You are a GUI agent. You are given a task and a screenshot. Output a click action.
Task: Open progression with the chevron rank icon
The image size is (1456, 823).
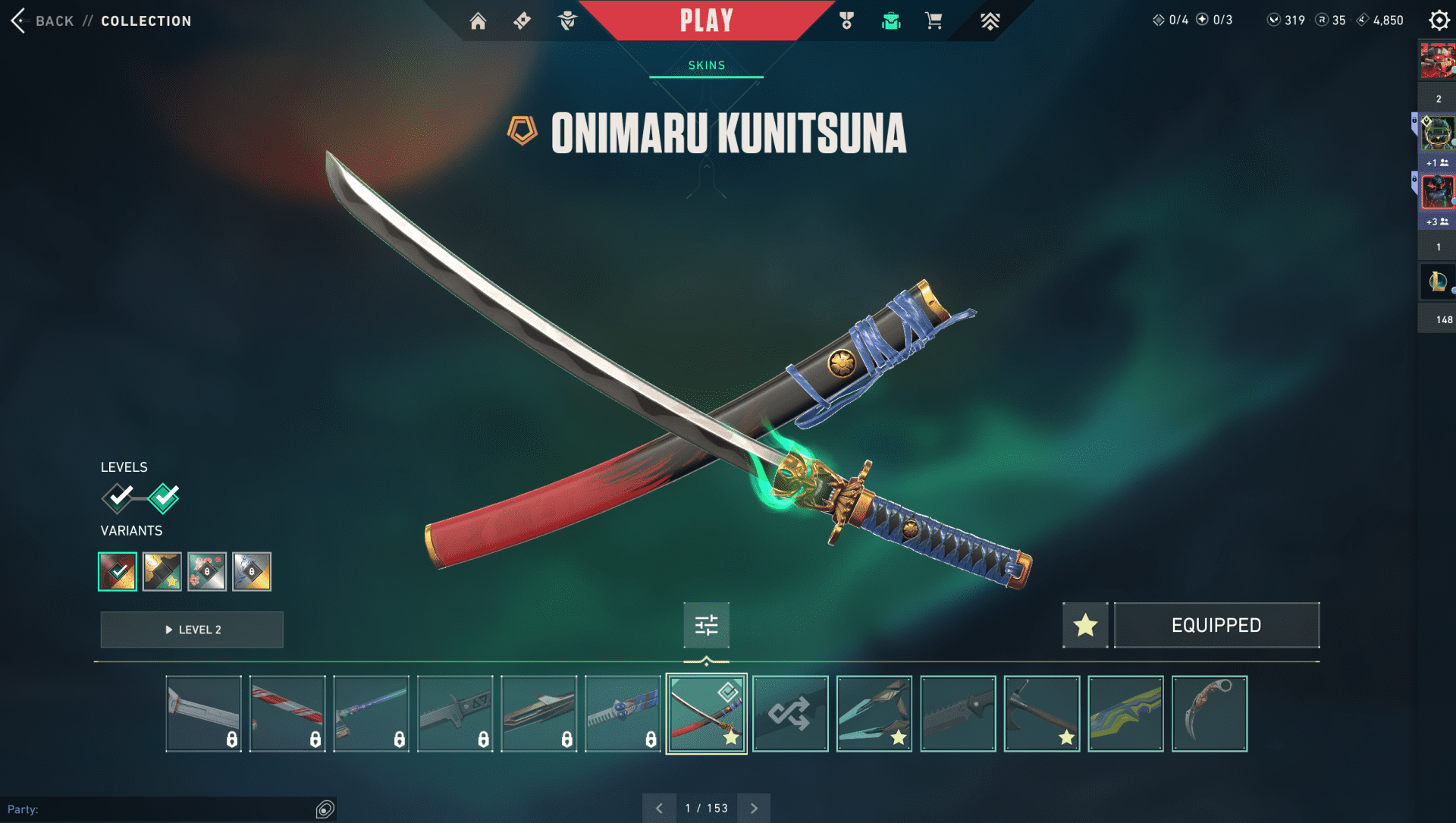pos(990,20)
